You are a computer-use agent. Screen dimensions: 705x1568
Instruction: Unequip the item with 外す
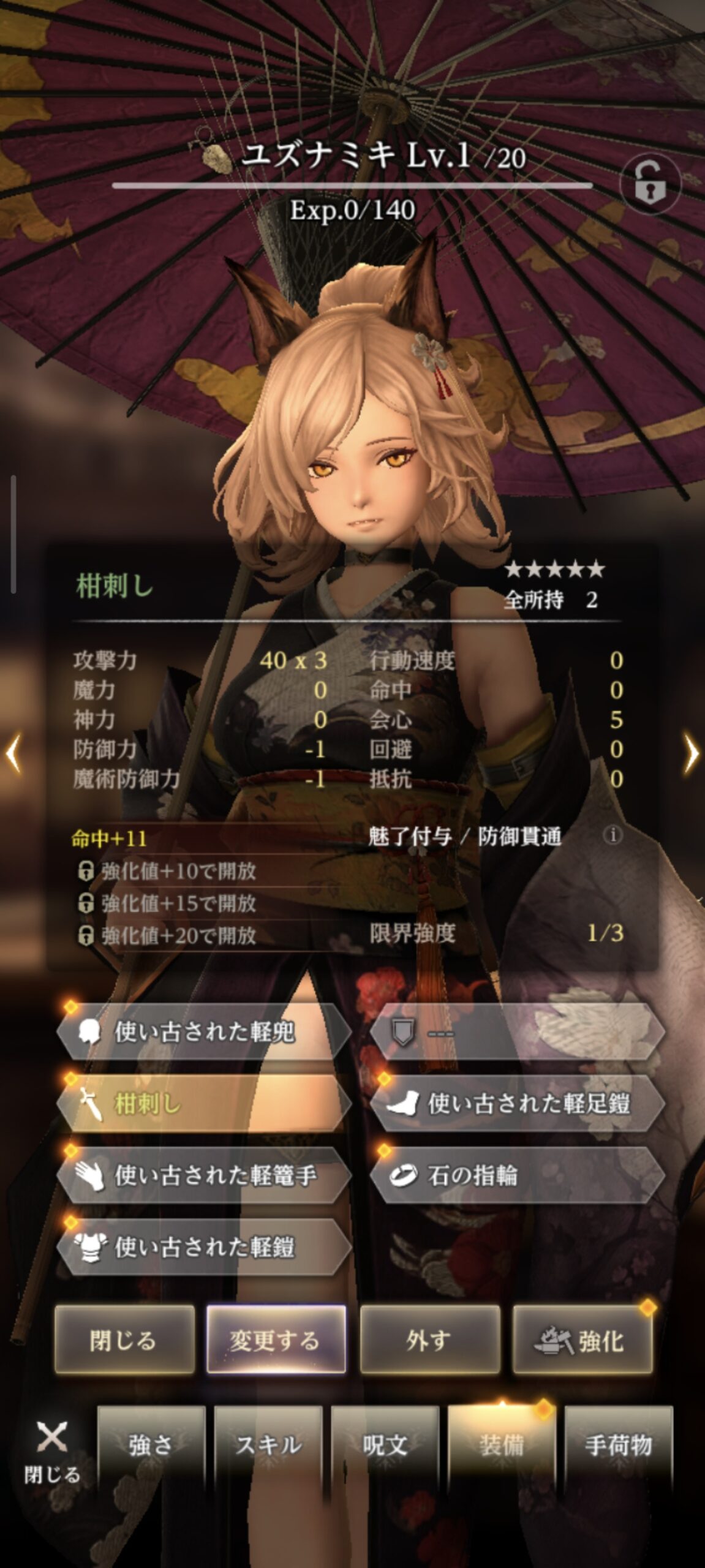429,1340
